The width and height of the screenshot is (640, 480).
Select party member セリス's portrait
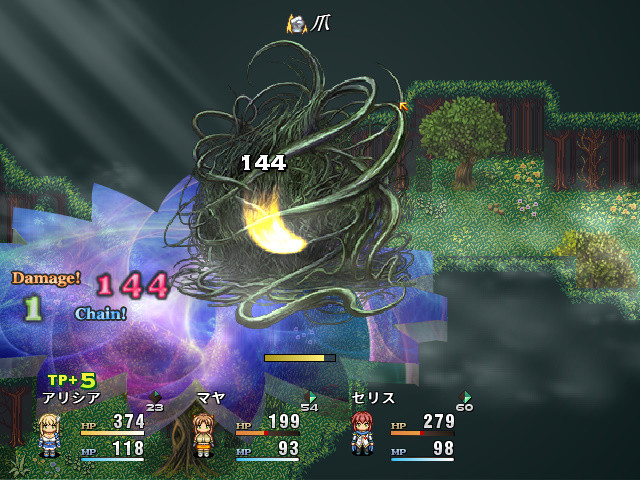click(x=362, y=435)
